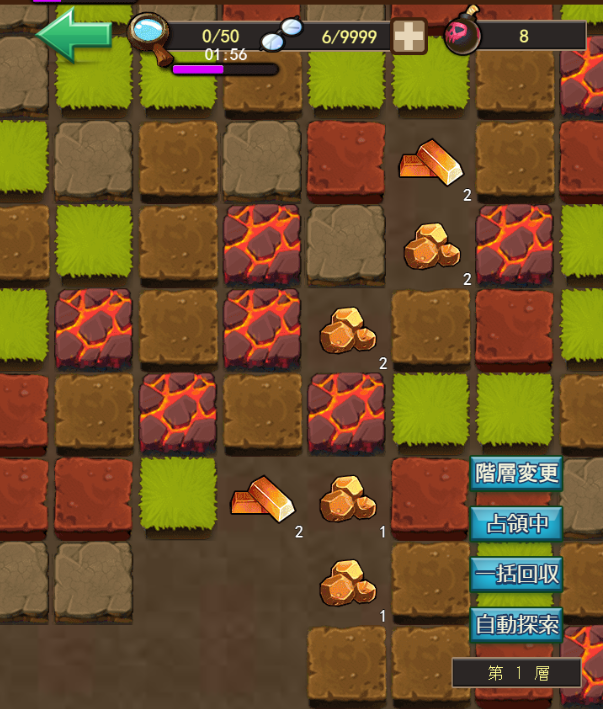Select the pink bomb icon
The height and width of the screenshot is (709, 603).
tap(461, 35)
